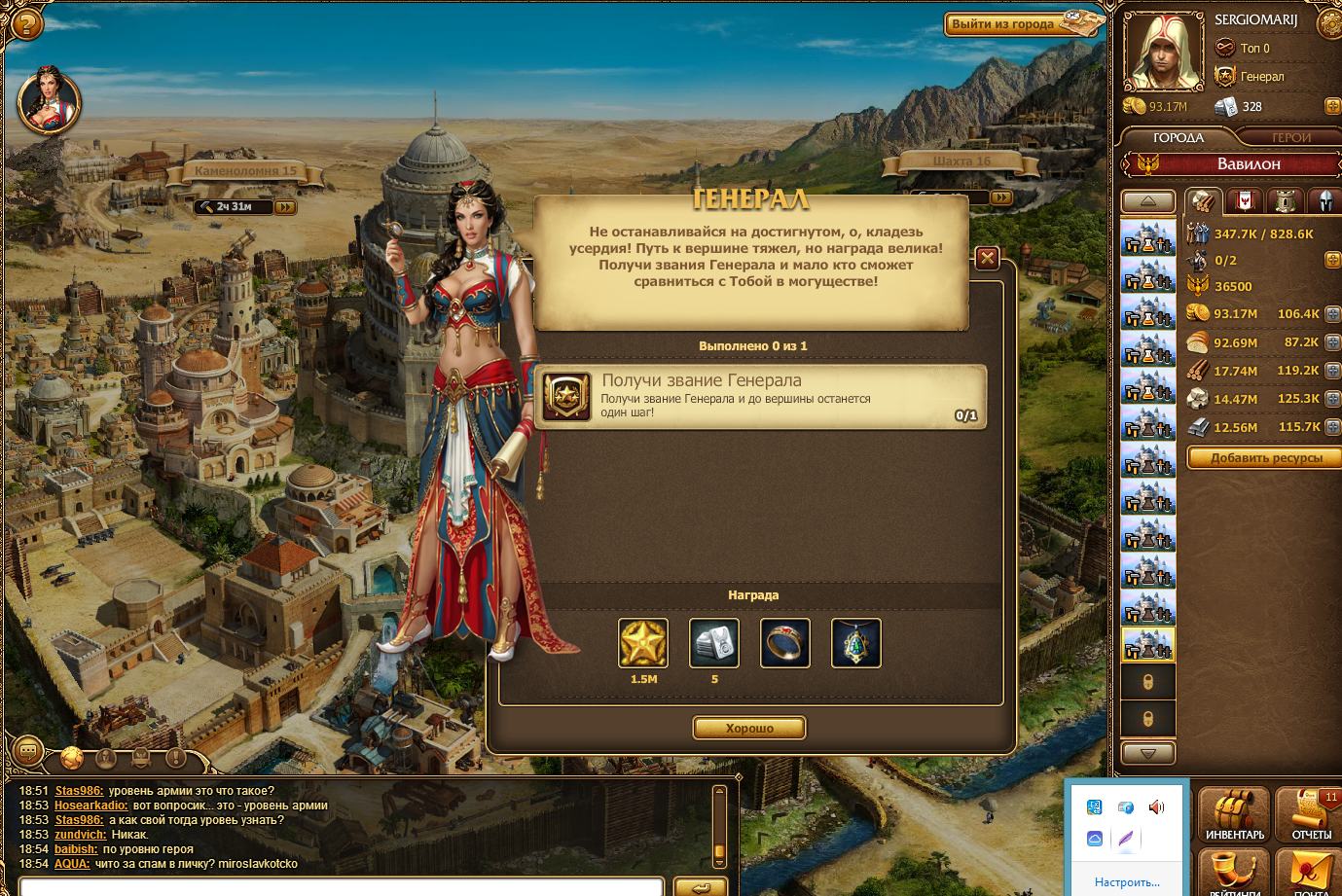
Task: Open the city tab with the tower icon
Action: click(1286, 201)
